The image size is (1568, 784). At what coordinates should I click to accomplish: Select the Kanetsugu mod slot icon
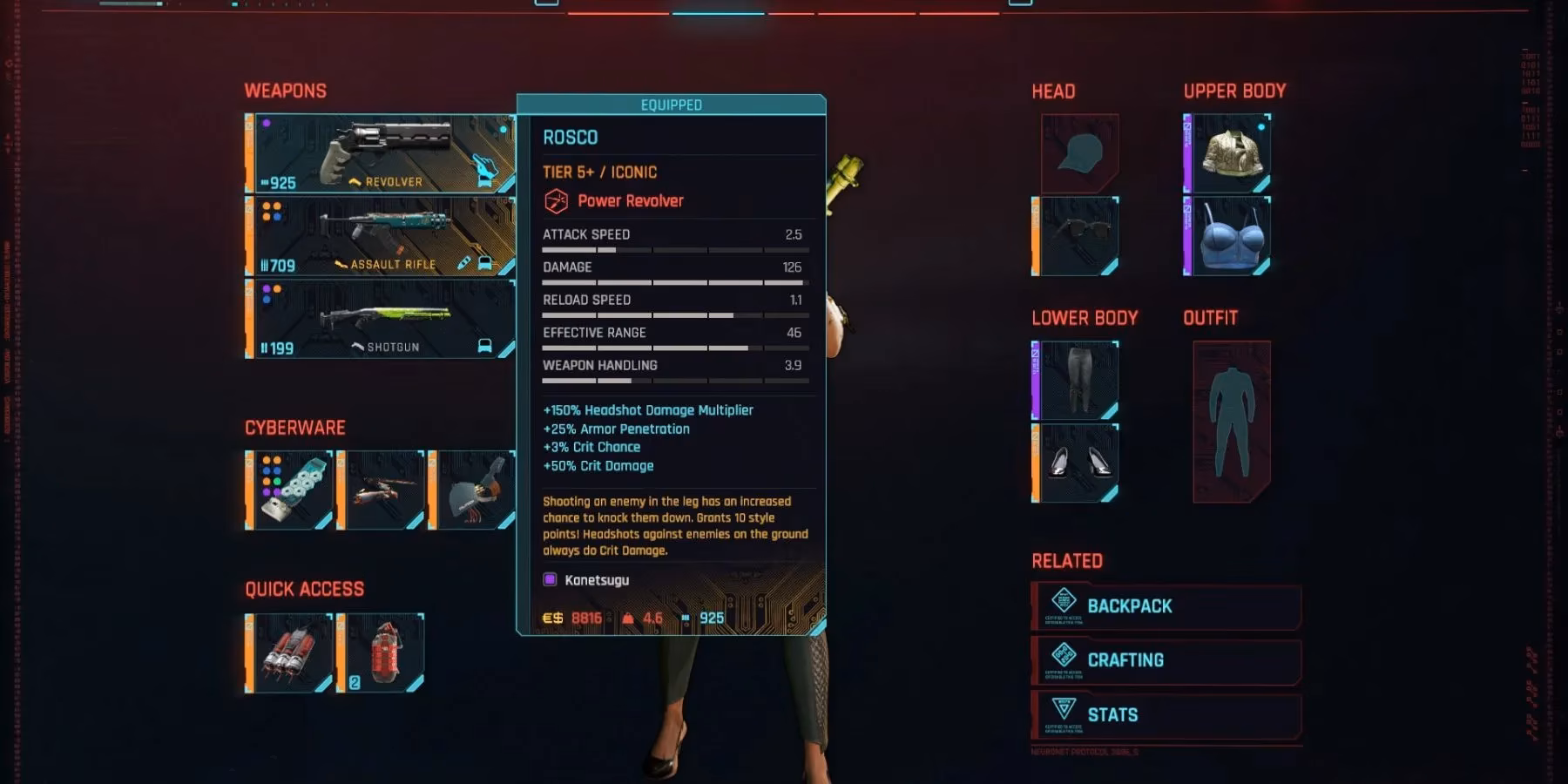(550, 579)
